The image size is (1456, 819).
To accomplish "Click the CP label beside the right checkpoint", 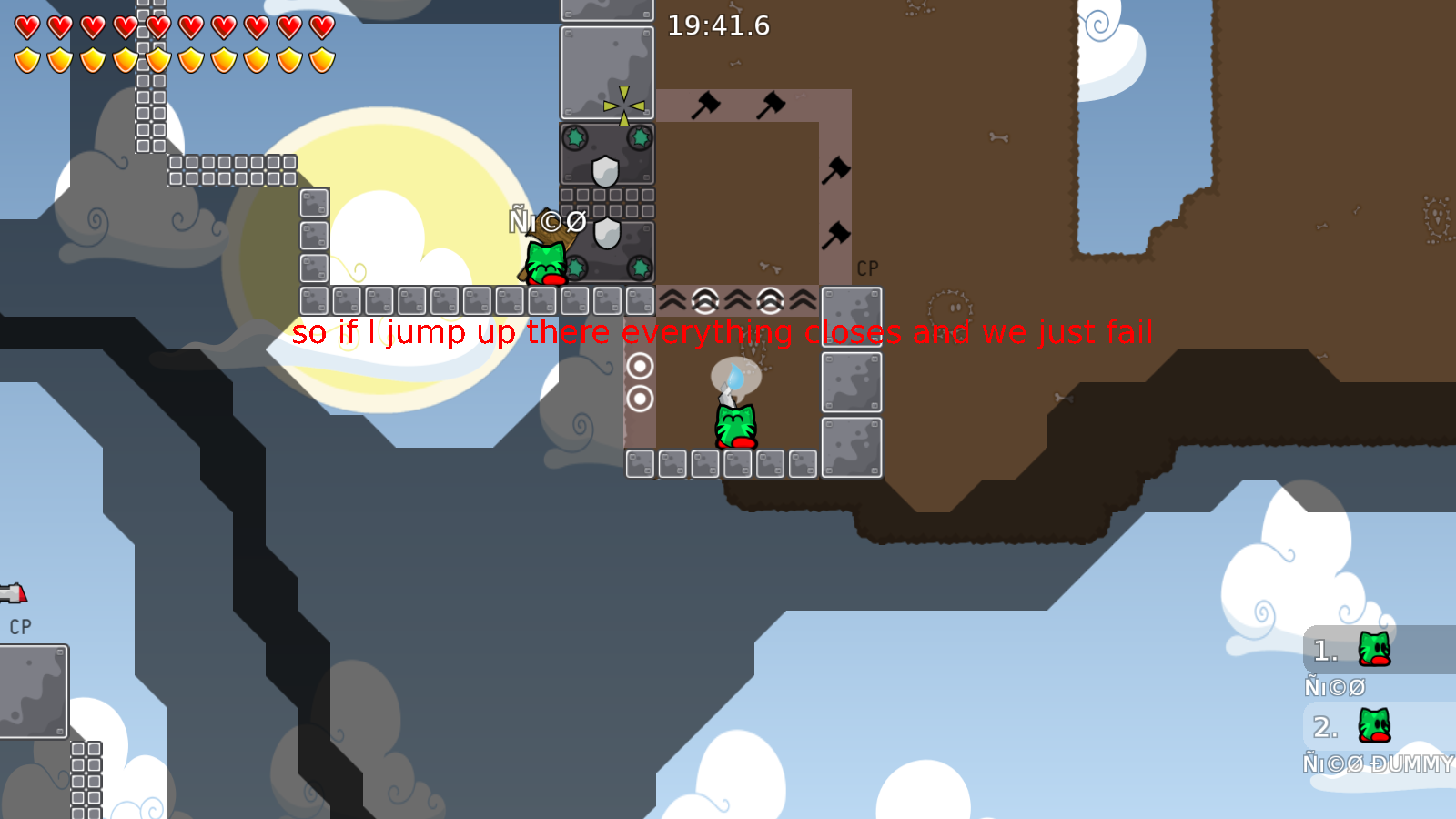I will (x=866, y=268).
